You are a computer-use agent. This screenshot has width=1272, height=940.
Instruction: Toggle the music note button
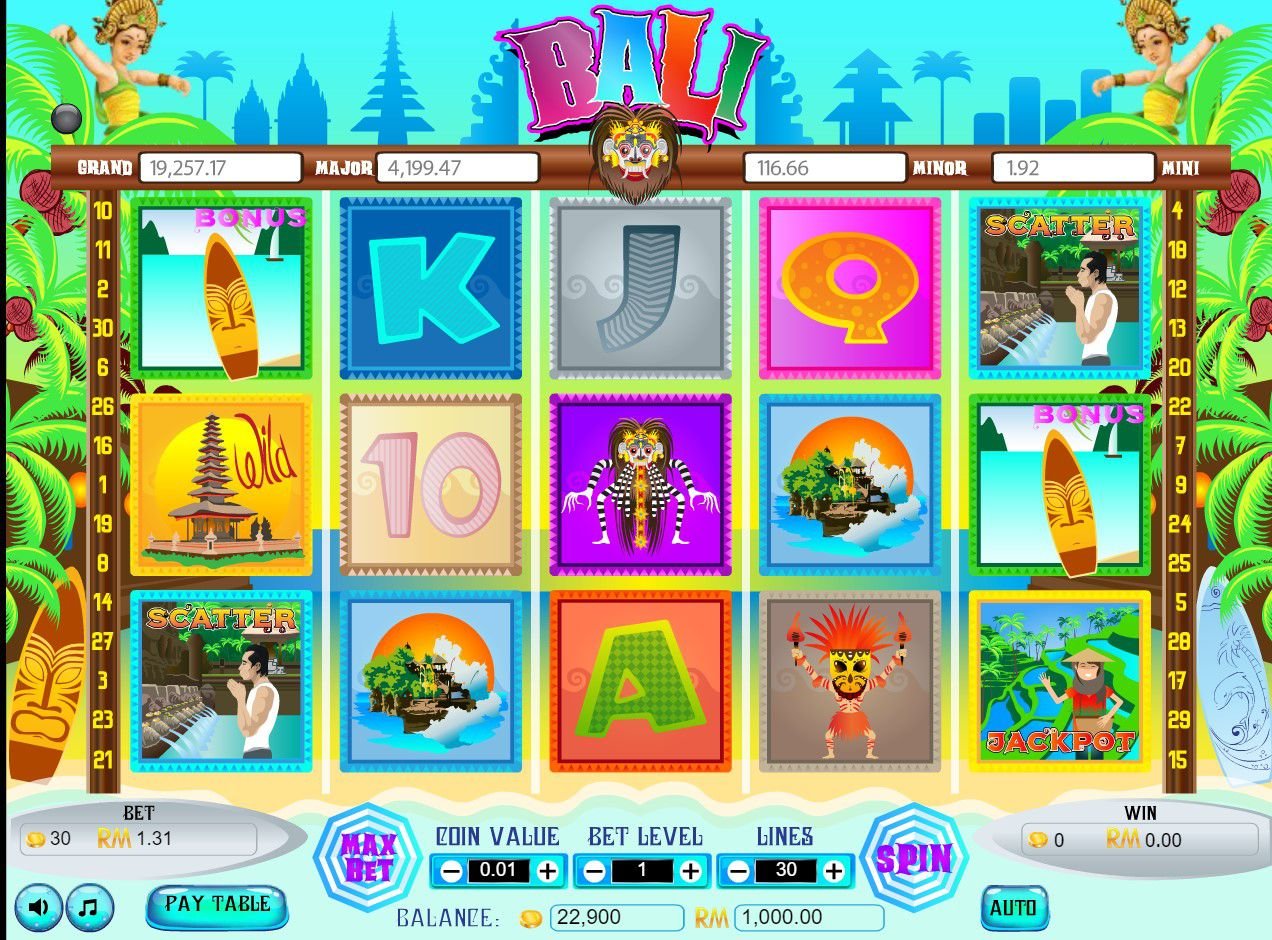[x=90, y=908]
